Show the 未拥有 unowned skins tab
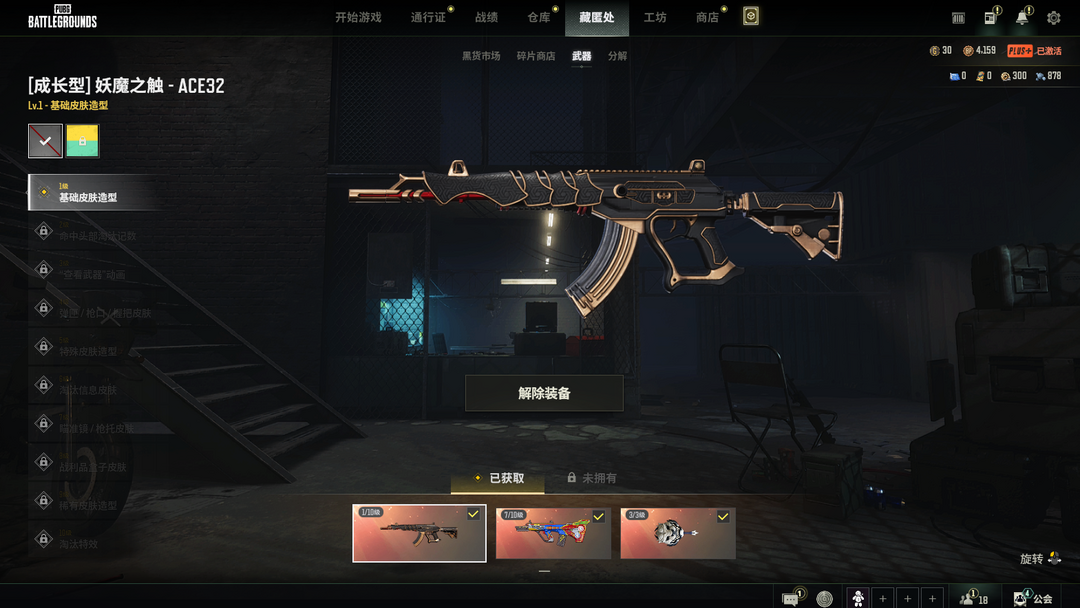Viewport: 1080px width, 608px height. 592,478
